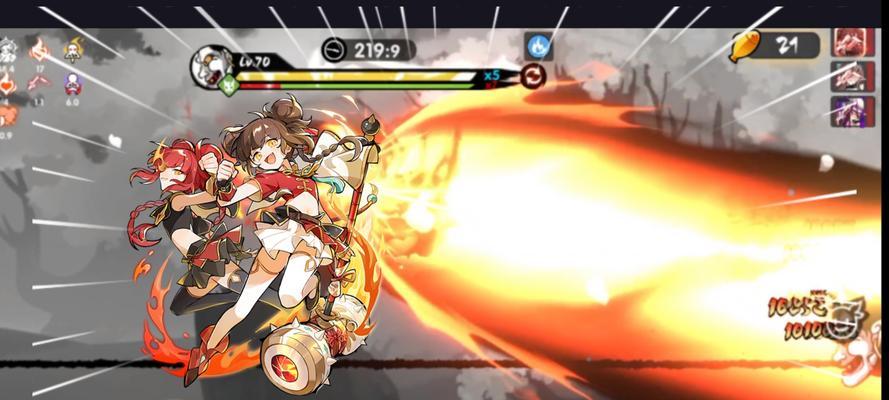Choose the middle party member portrait
Screen dimensions: 889x400
click(x=852, y=77)
